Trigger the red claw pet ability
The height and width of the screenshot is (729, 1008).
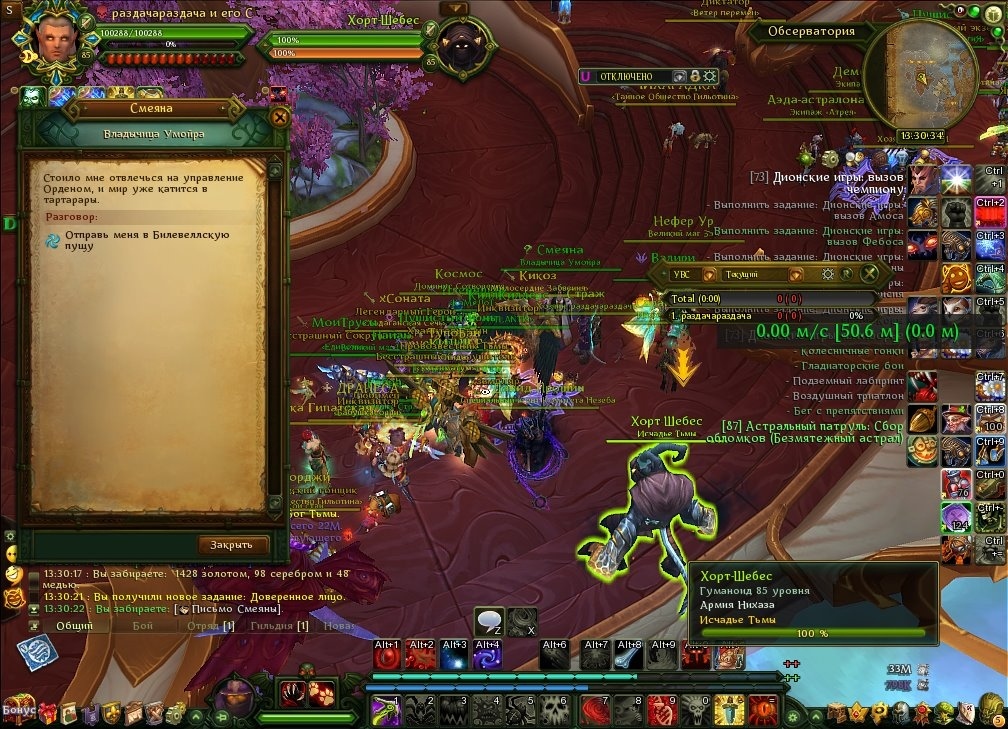coord(291,692)
